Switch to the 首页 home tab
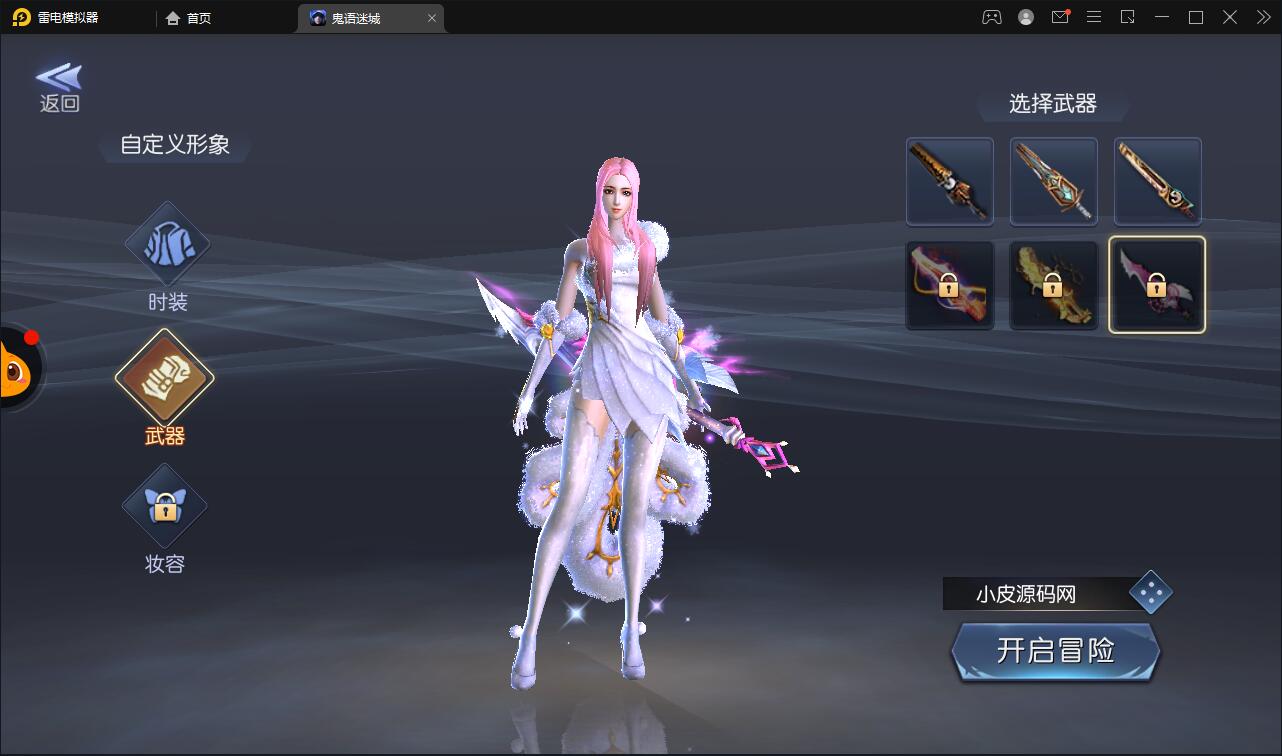The height and width of the screenshot is (756, 1282). pyautogui.click(x=189, y=18)
